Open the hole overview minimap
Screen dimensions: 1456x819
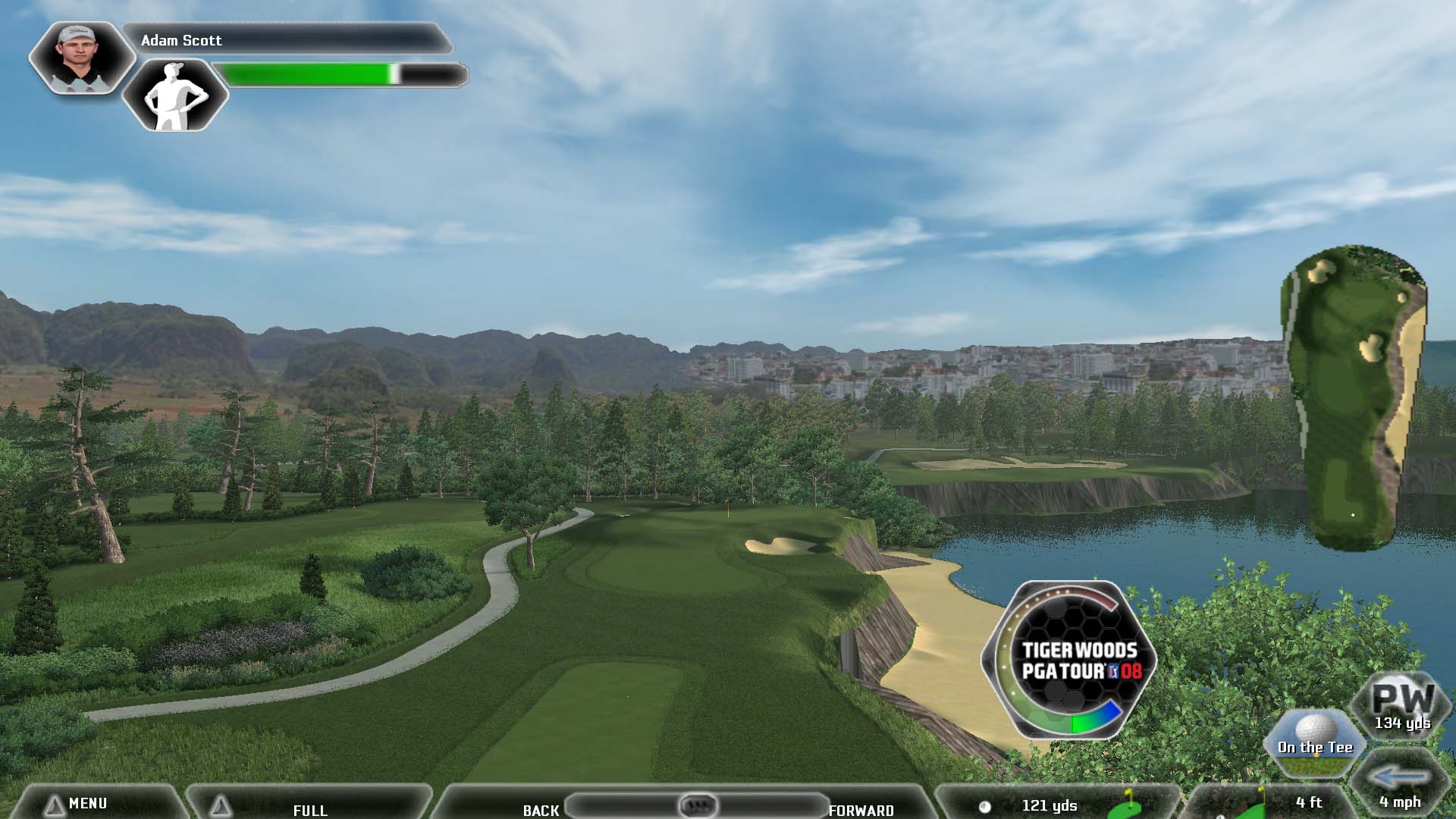coord(1354,397)
